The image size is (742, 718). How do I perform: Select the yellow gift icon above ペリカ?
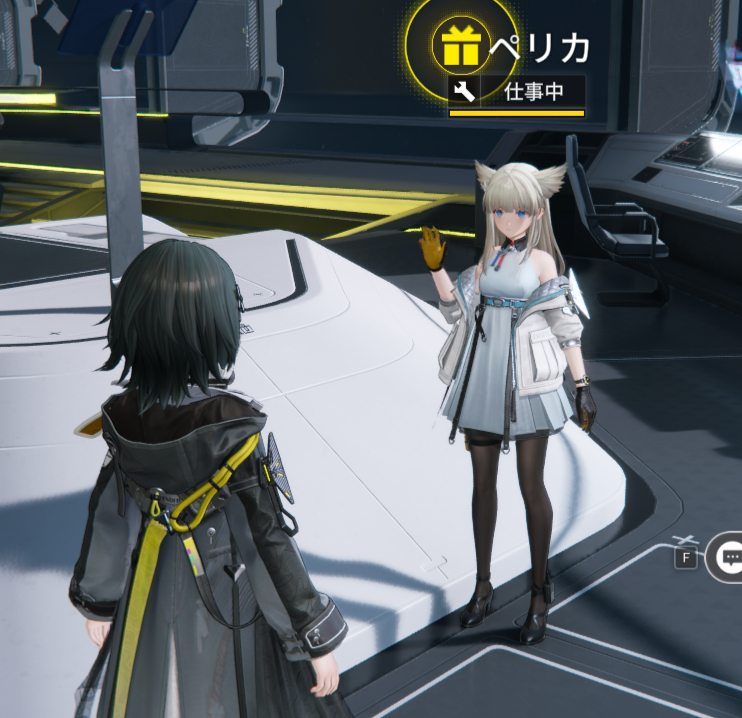click(461, 45)
